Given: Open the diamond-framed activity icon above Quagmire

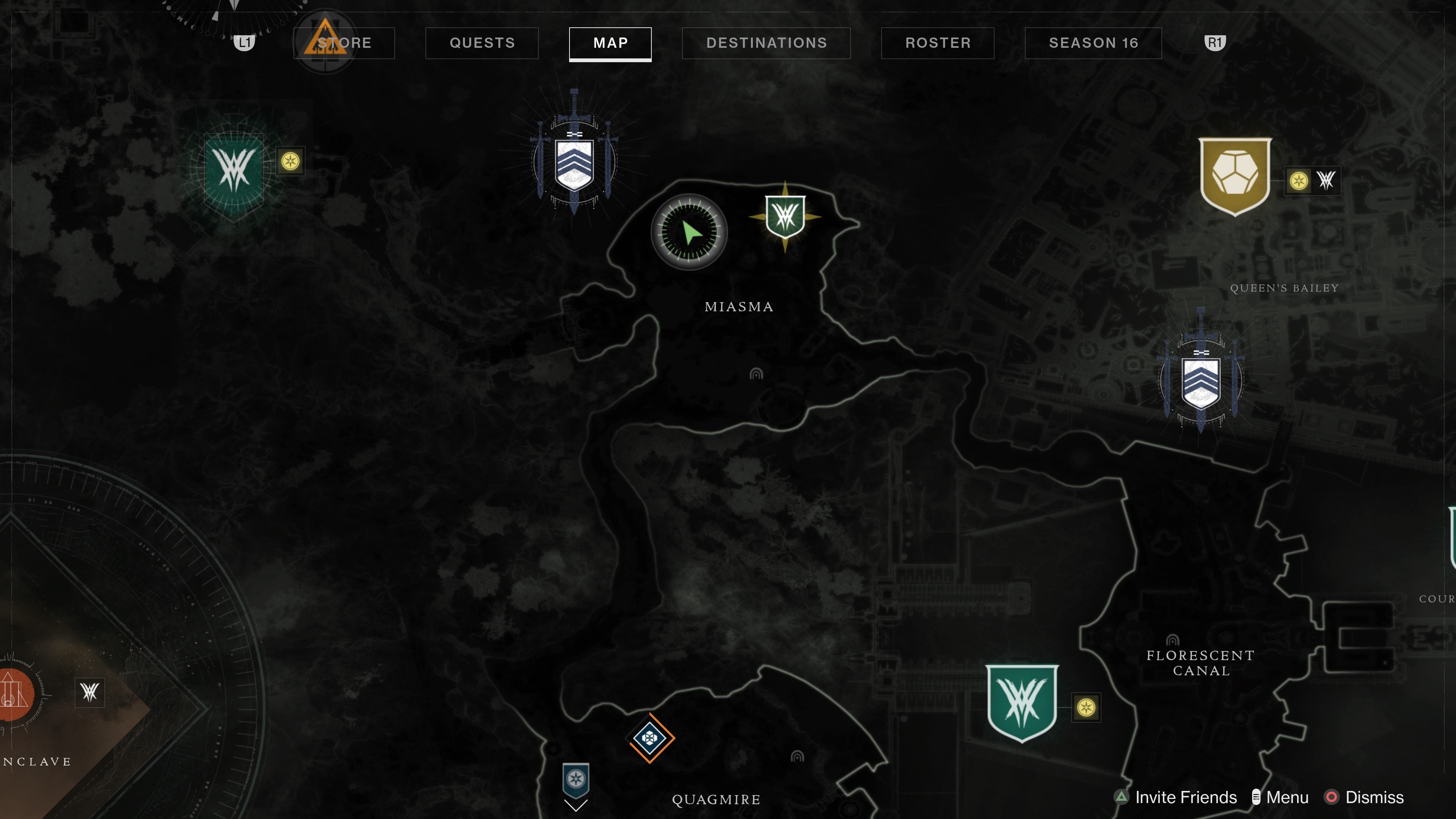Looking at the screenshot, I should pyautogui.click(x=650, y=737).
